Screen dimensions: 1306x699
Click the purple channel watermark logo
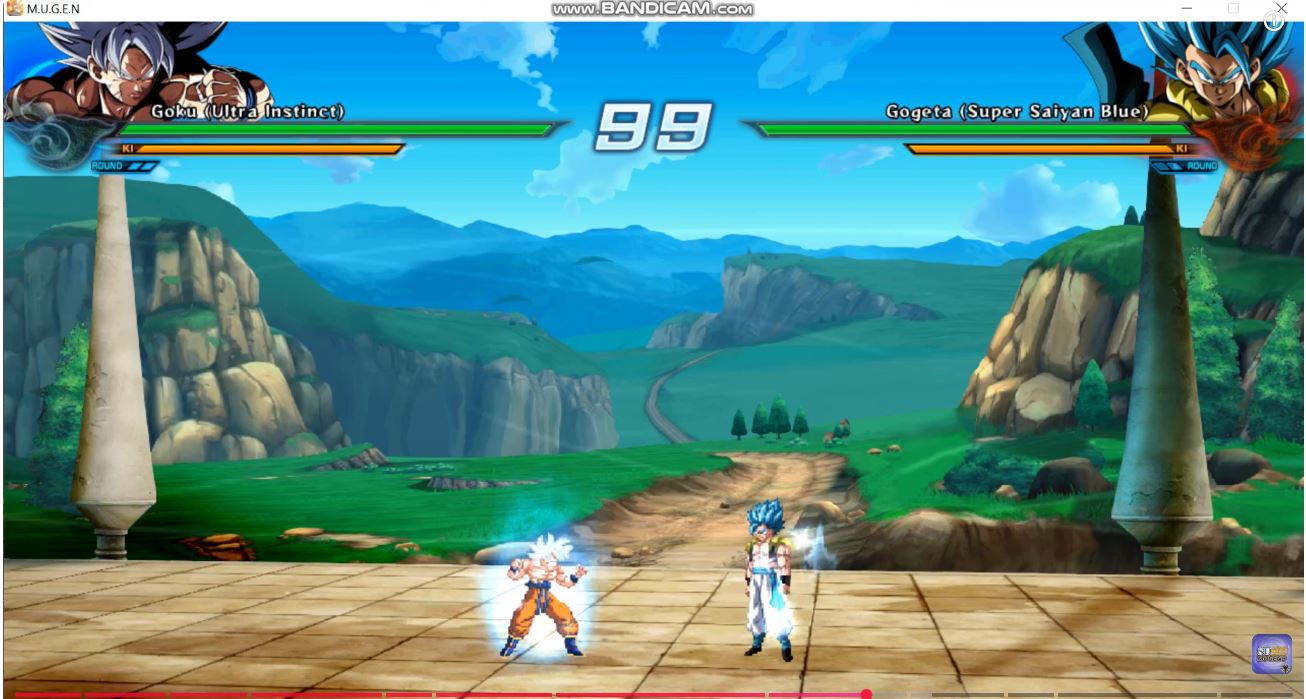click(1271, 654)
